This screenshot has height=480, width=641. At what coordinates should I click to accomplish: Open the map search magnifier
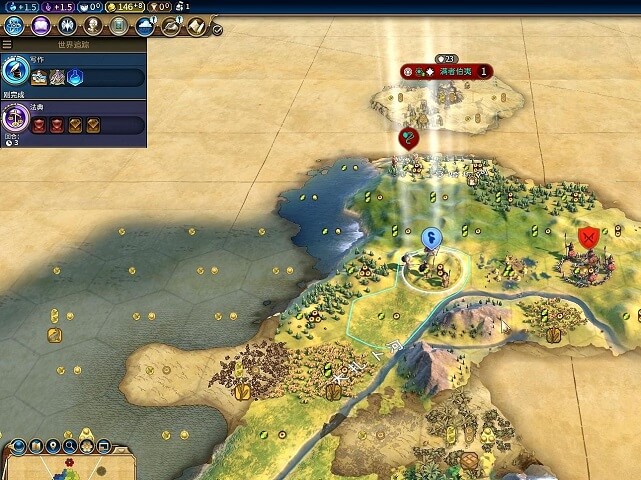70,446
